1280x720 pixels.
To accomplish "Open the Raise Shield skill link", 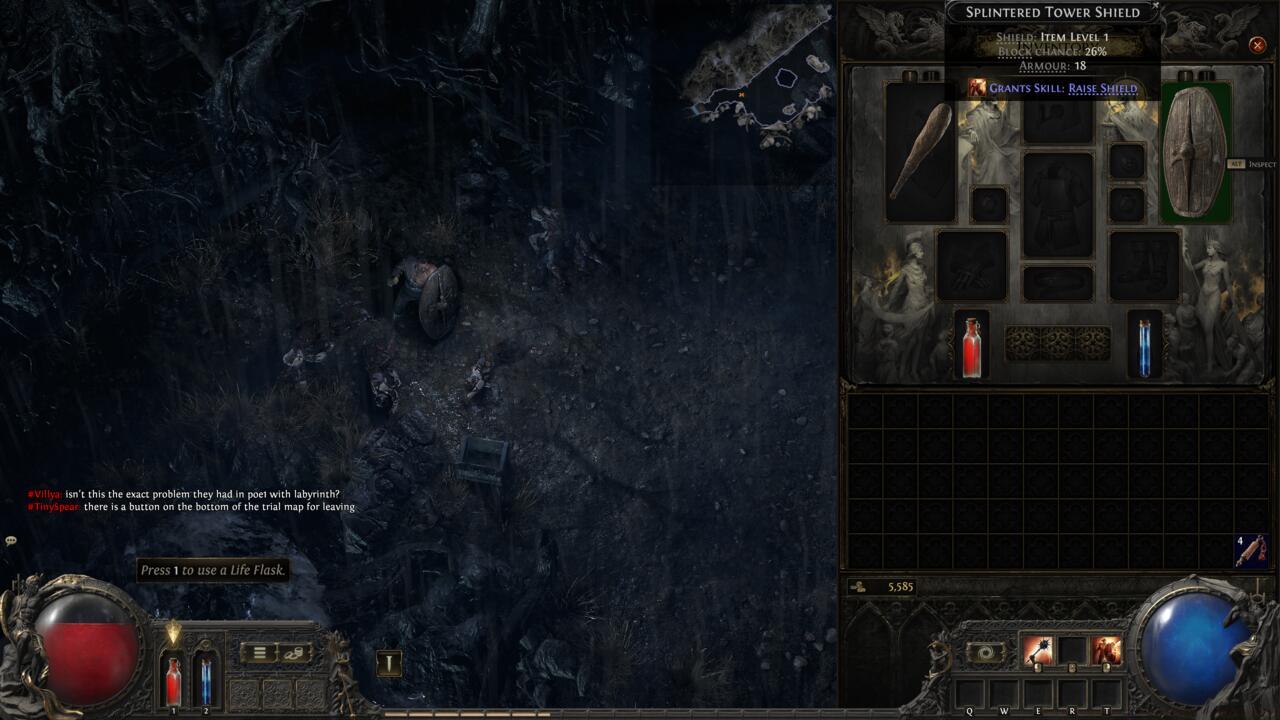I will pos(1102,88).
